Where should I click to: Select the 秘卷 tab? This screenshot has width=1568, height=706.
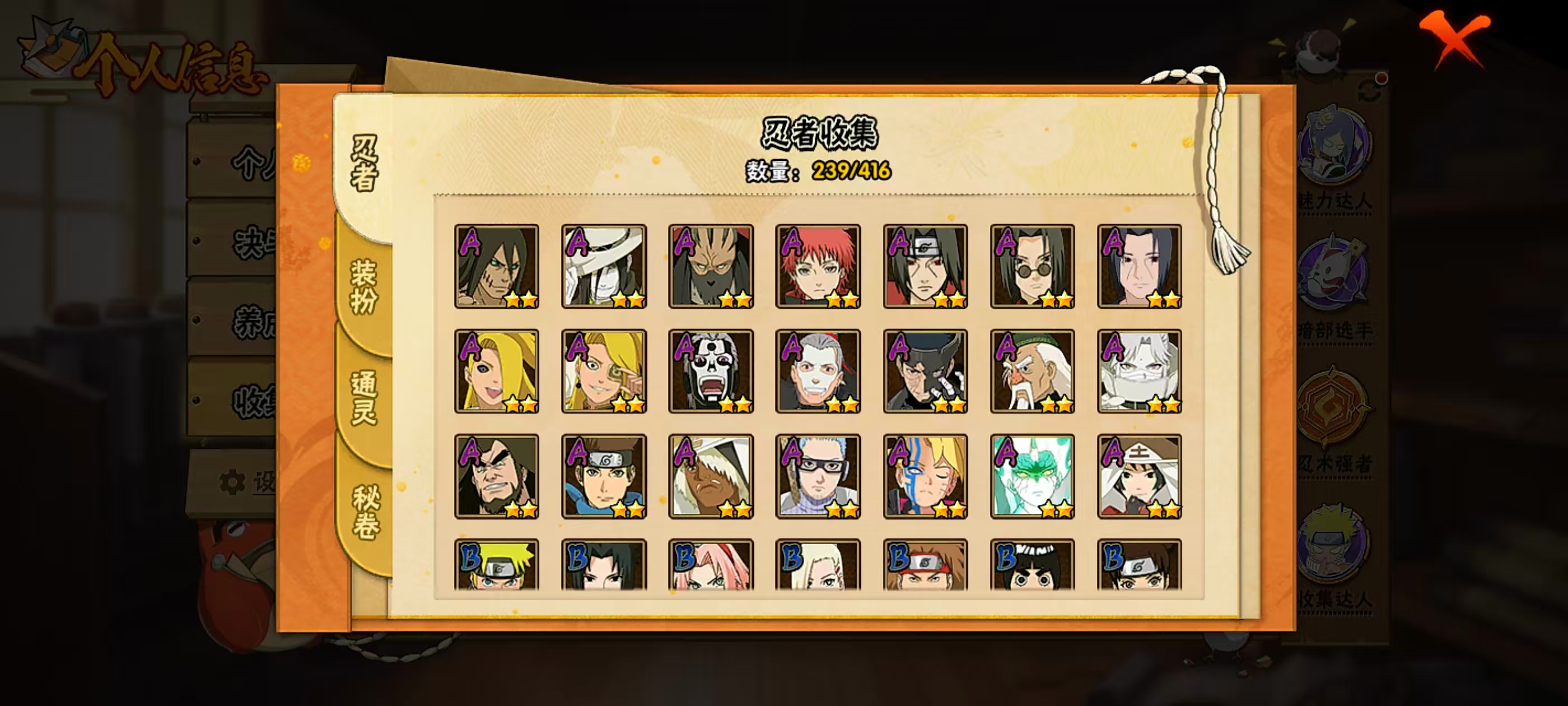(x=366, y=512)
